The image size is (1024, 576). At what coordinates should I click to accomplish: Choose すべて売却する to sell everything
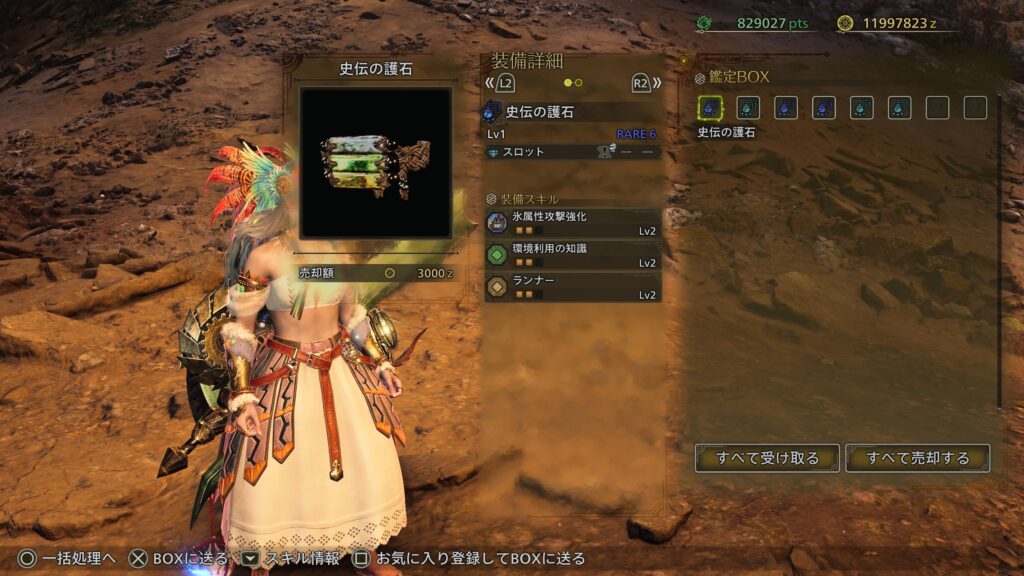917,458
